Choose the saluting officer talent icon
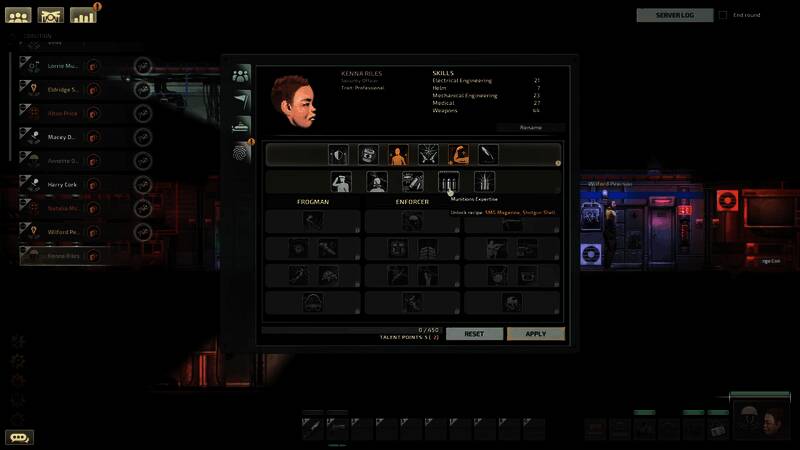Screen dimensions: 800x450 [341, 181]
